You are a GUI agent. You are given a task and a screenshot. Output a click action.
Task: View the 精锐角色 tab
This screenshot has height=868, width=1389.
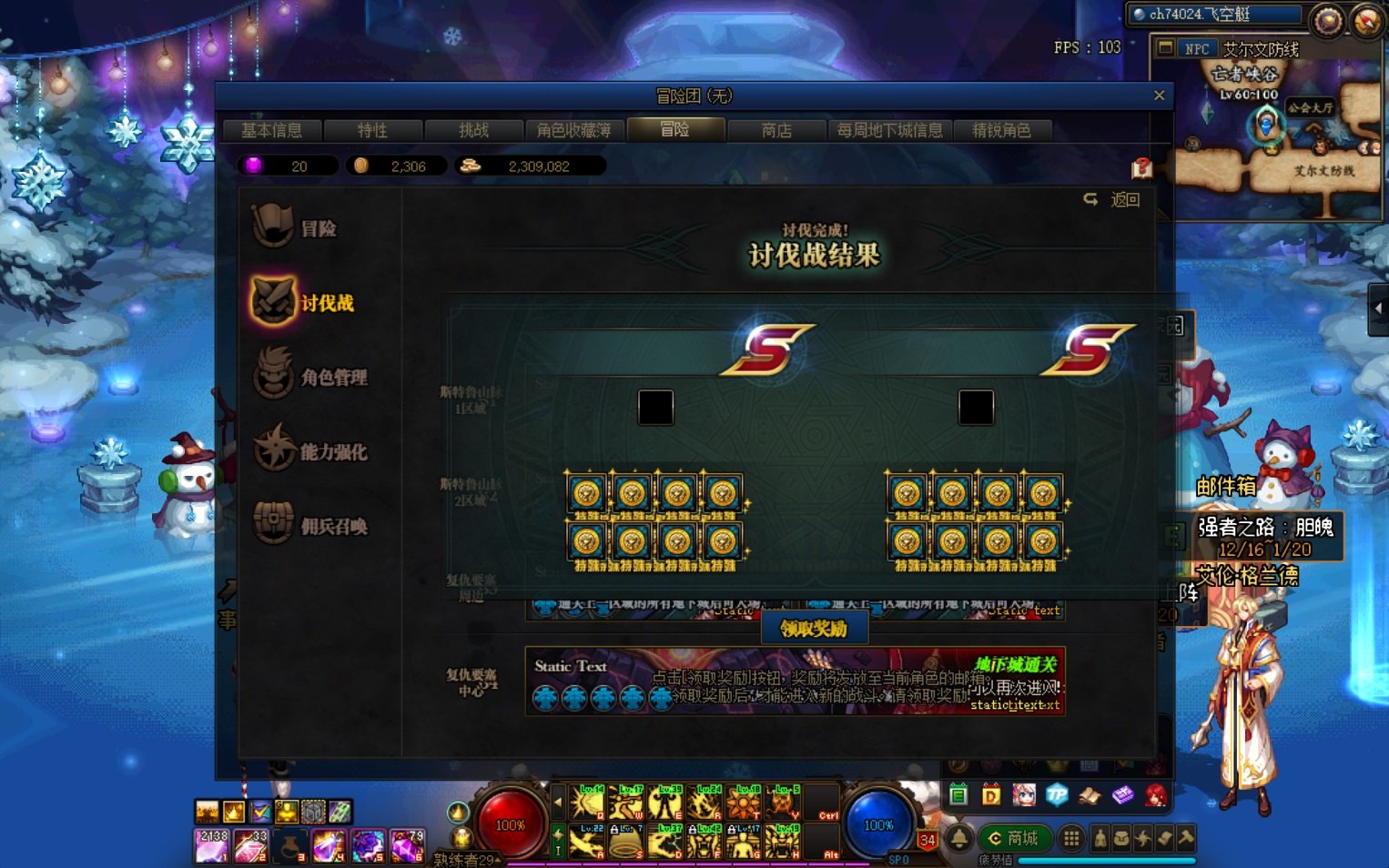click(x=1001, y=130)
